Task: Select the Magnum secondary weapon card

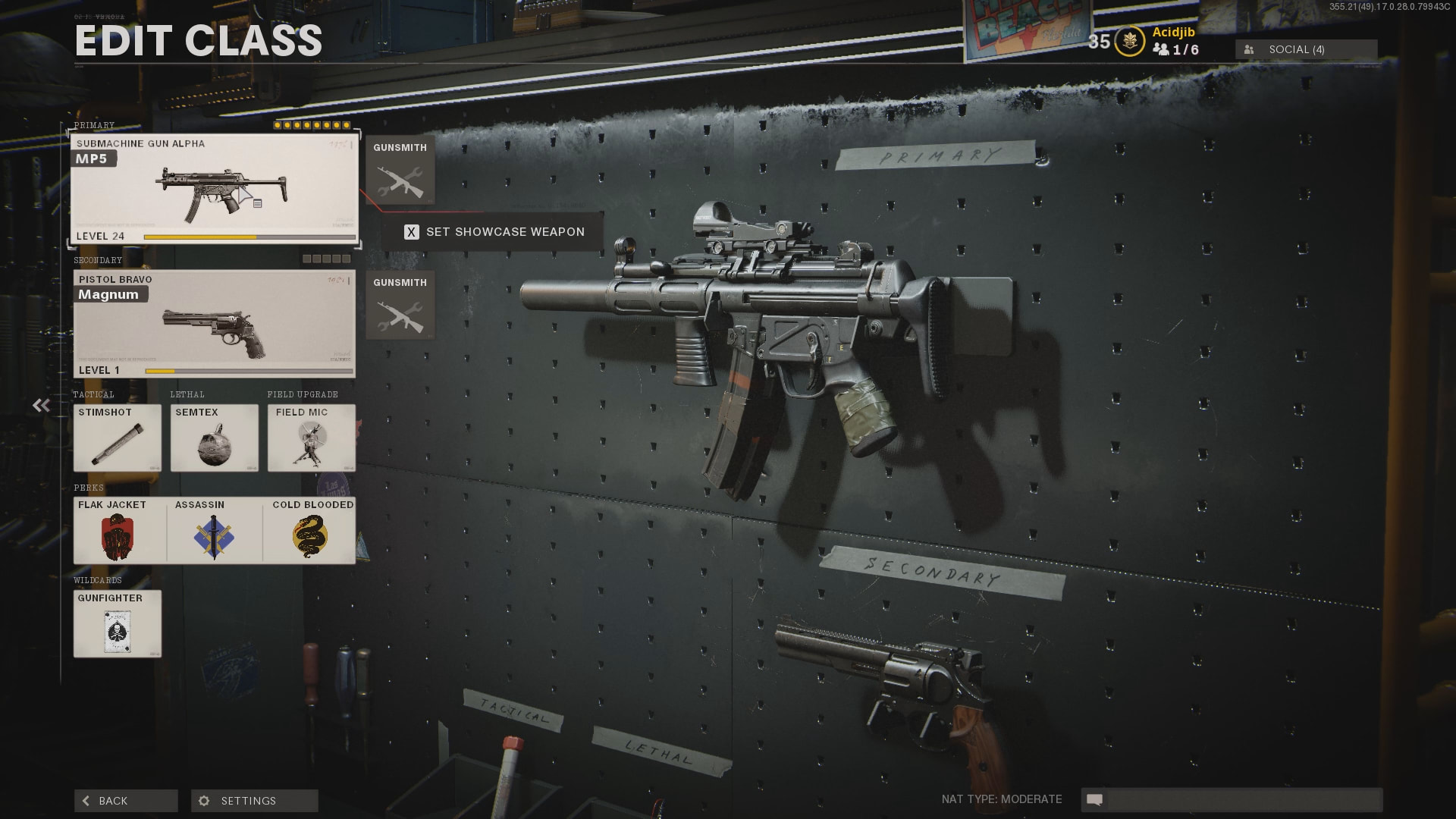Action: pyautogui.click(x=214, y=324)
